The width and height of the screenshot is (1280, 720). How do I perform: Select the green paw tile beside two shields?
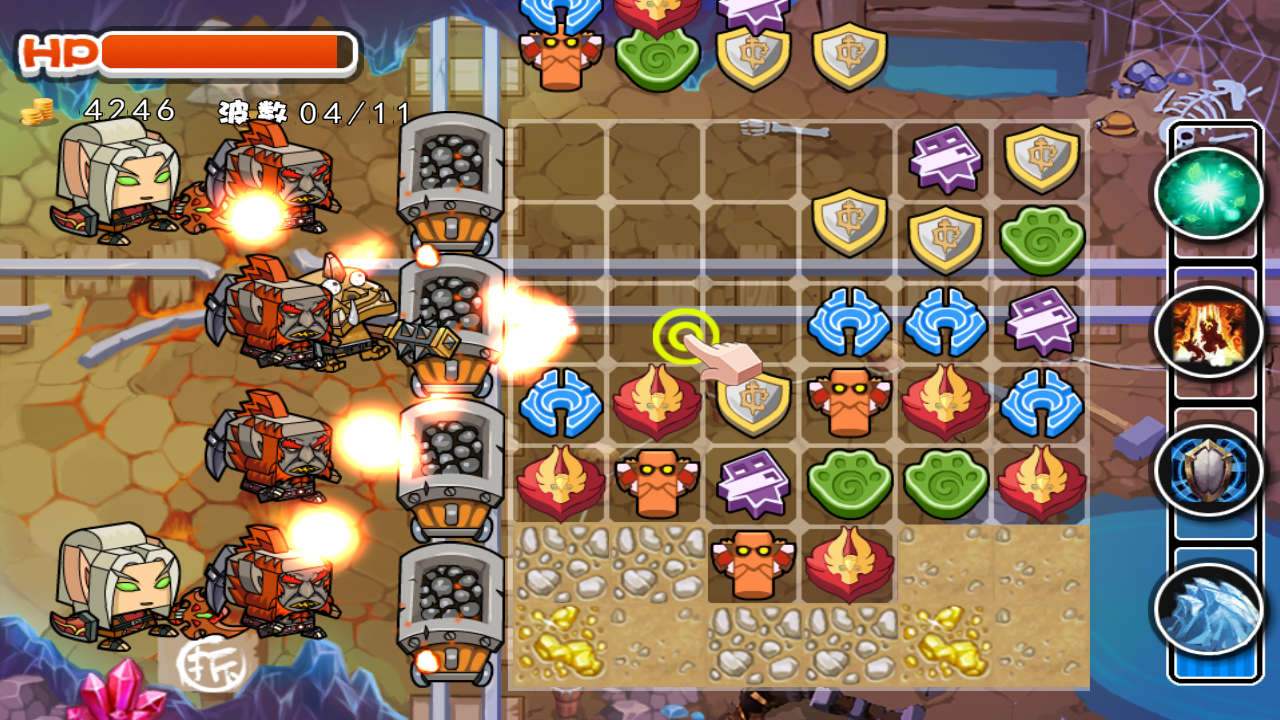coord(1041,239)
